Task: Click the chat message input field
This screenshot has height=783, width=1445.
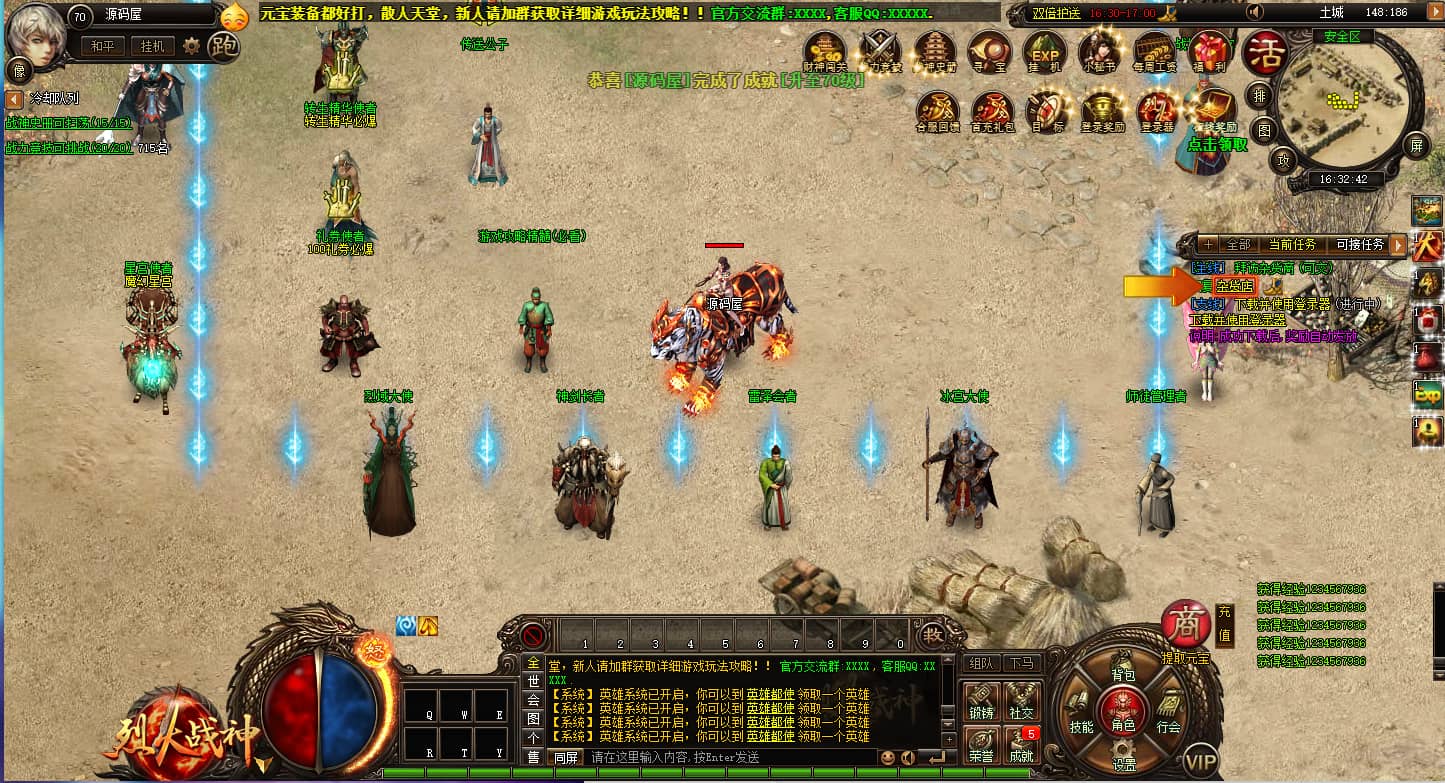Action: click(730, 758)
